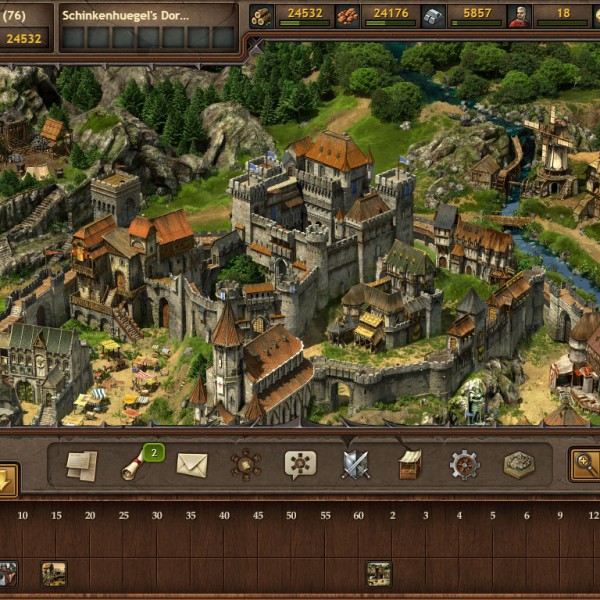The width and height of the screenshot is (600, 600).
Task: Open the market stall trade menu
Action: [410, 464]
